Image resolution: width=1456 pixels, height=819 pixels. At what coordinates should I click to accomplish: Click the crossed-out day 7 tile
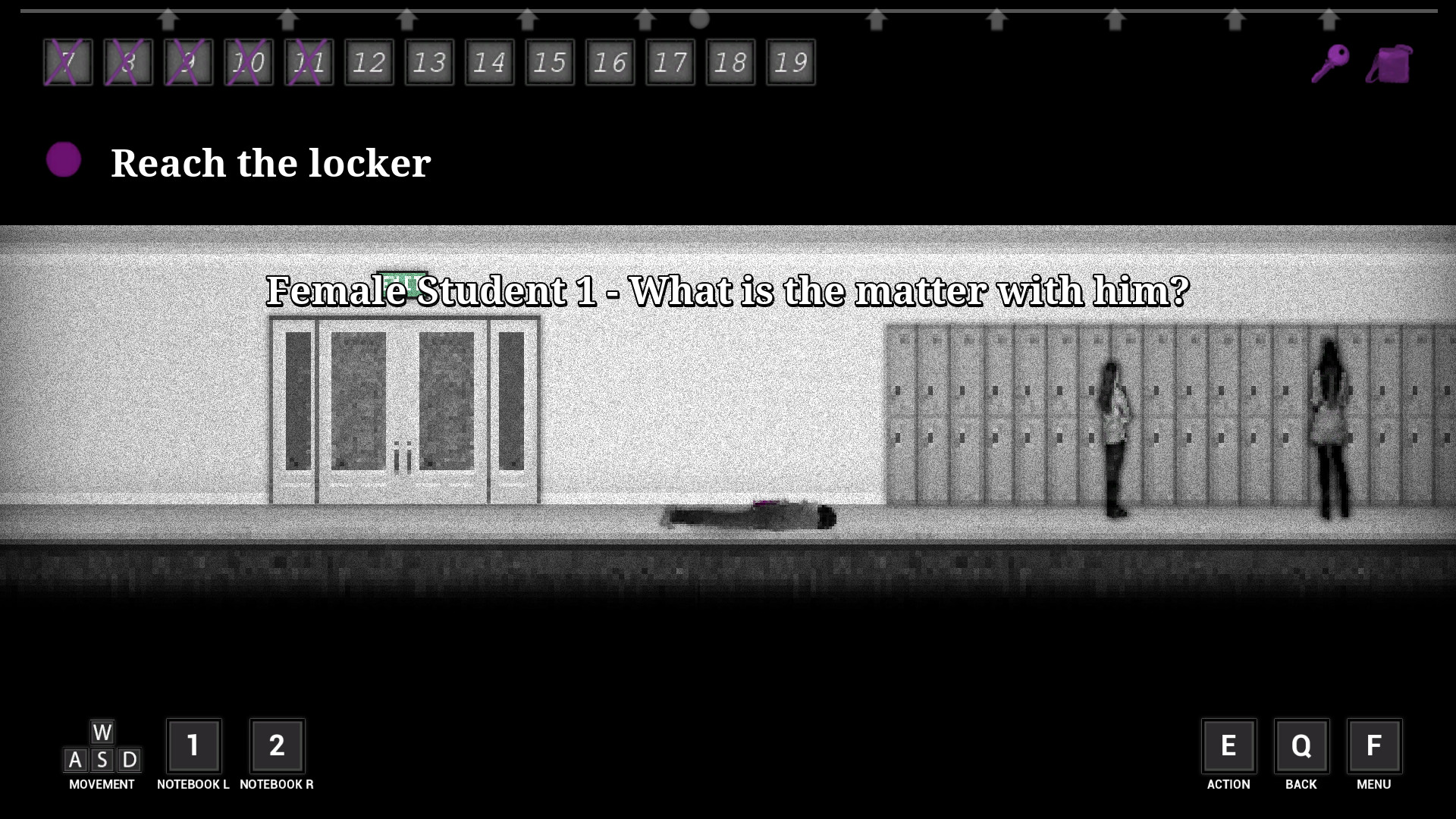tap(67, 62)
